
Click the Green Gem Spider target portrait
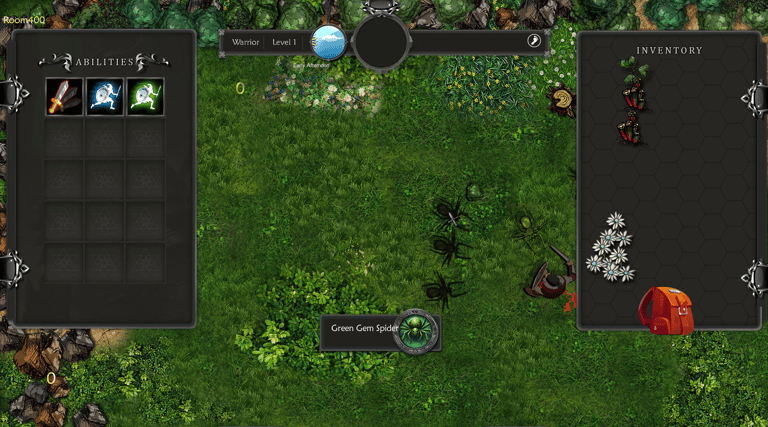coord(415,330)
